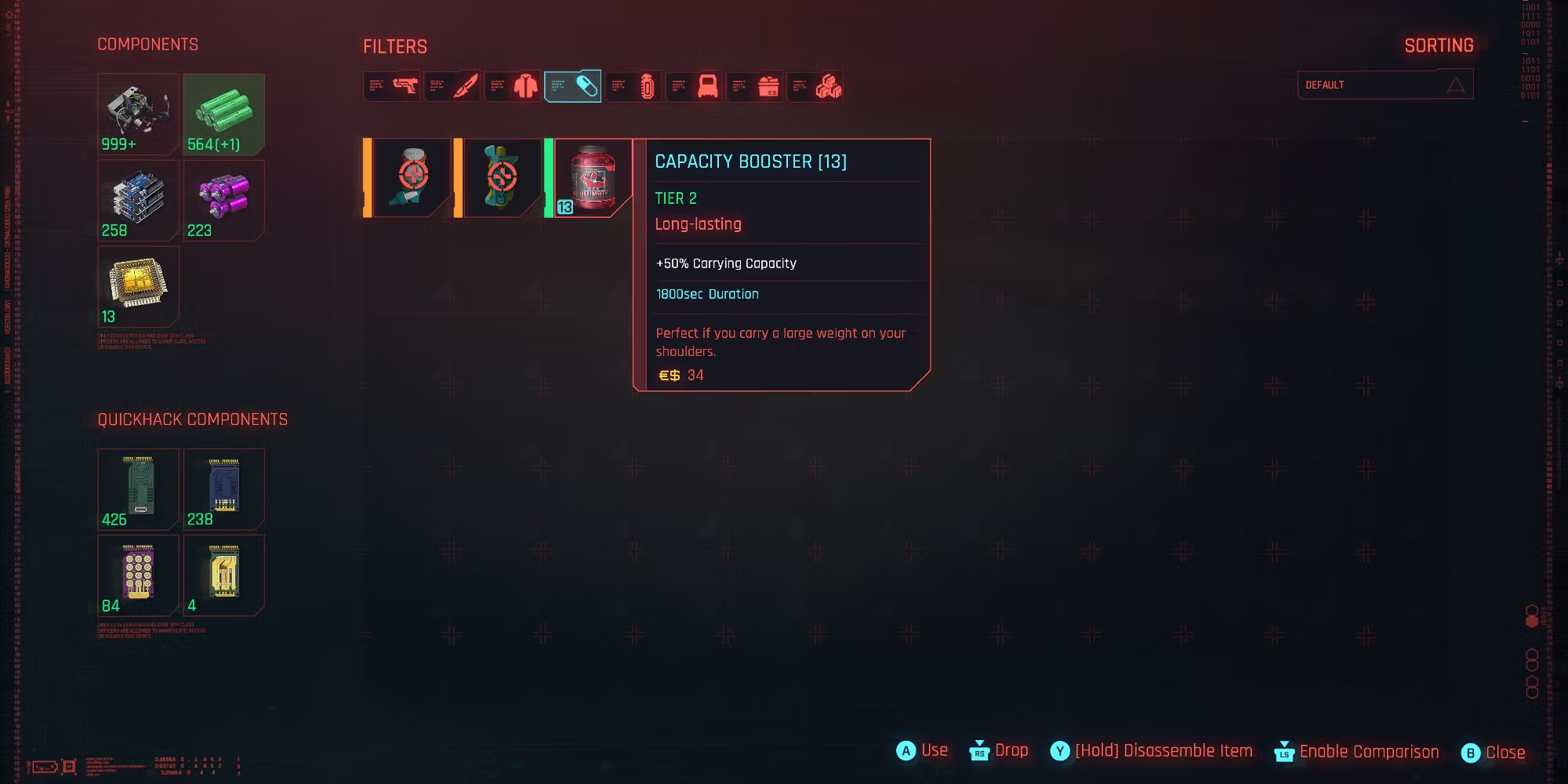The width and height of the screenshot is (1568, 784).
Task: Switch to the grenades filter
Action: tap(633, 85)
